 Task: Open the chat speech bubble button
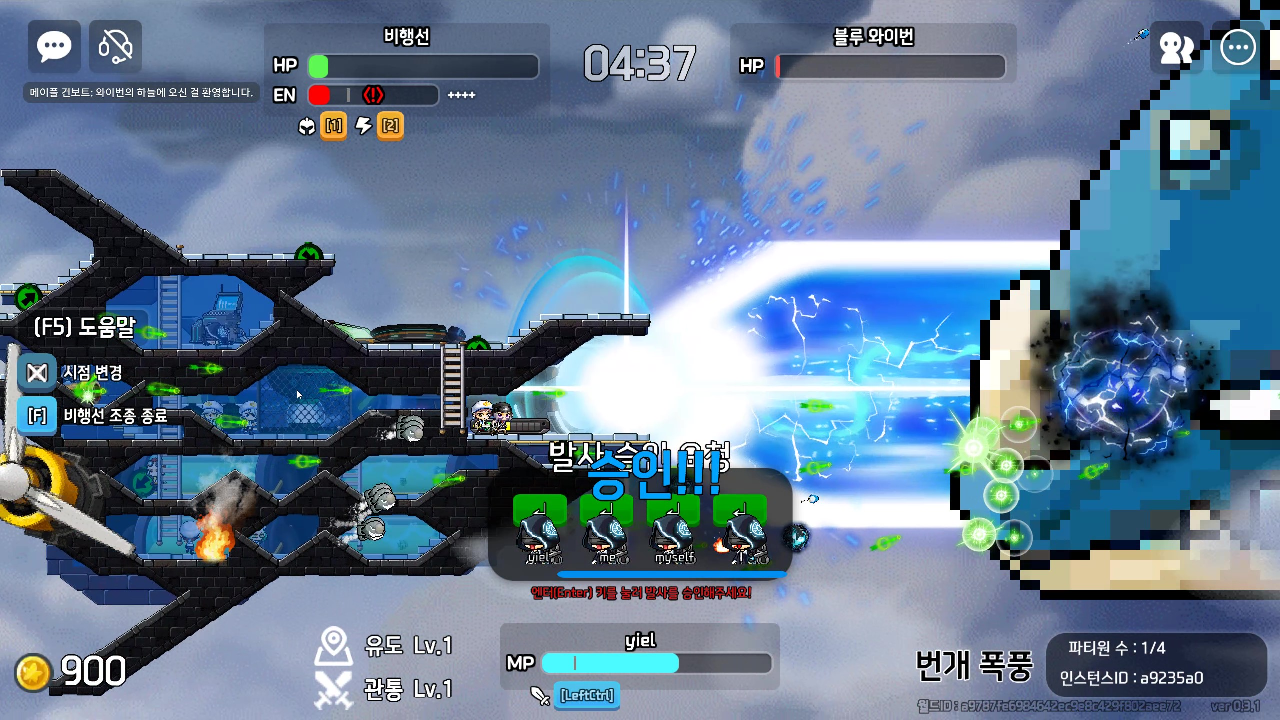(x=54, y=47)
